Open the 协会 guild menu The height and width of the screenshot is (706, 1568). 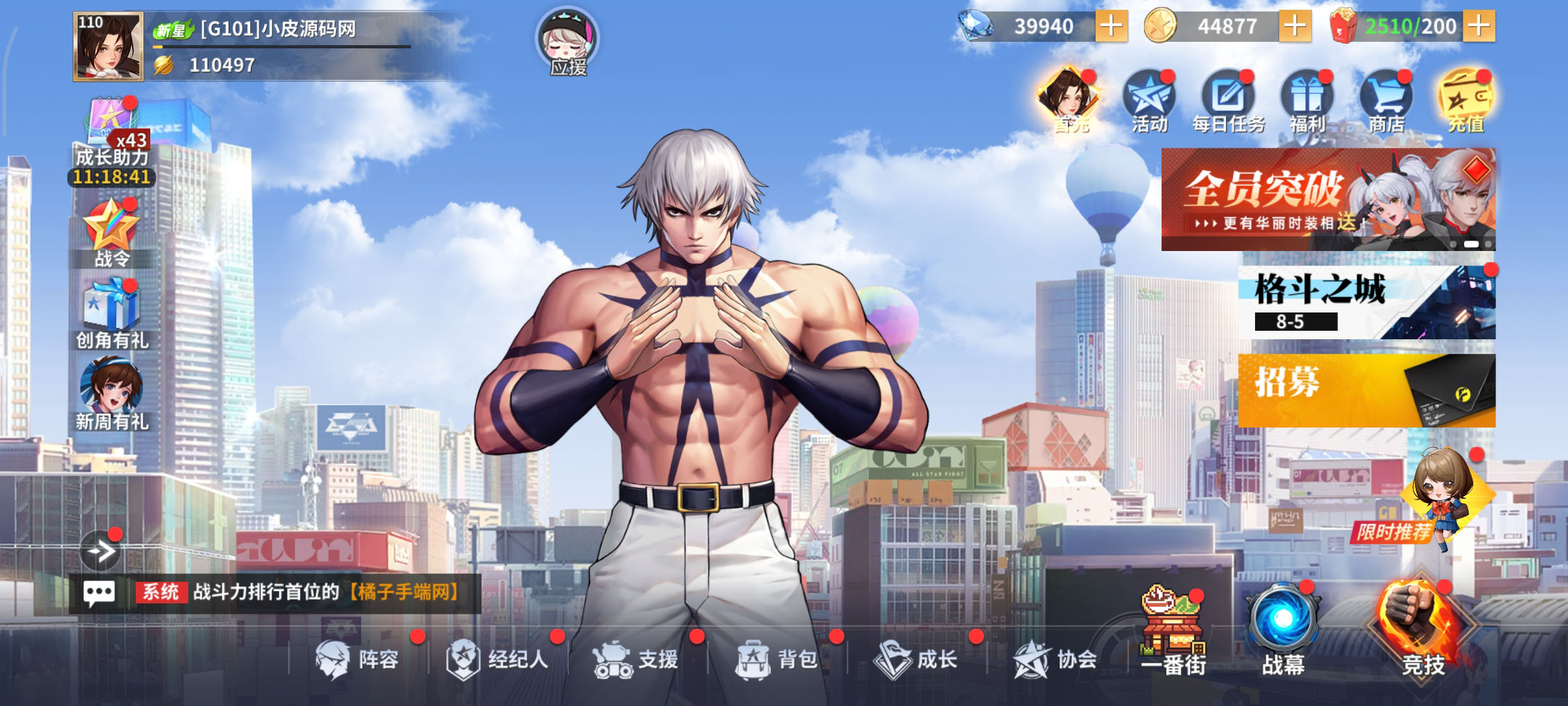[1055, 659]
